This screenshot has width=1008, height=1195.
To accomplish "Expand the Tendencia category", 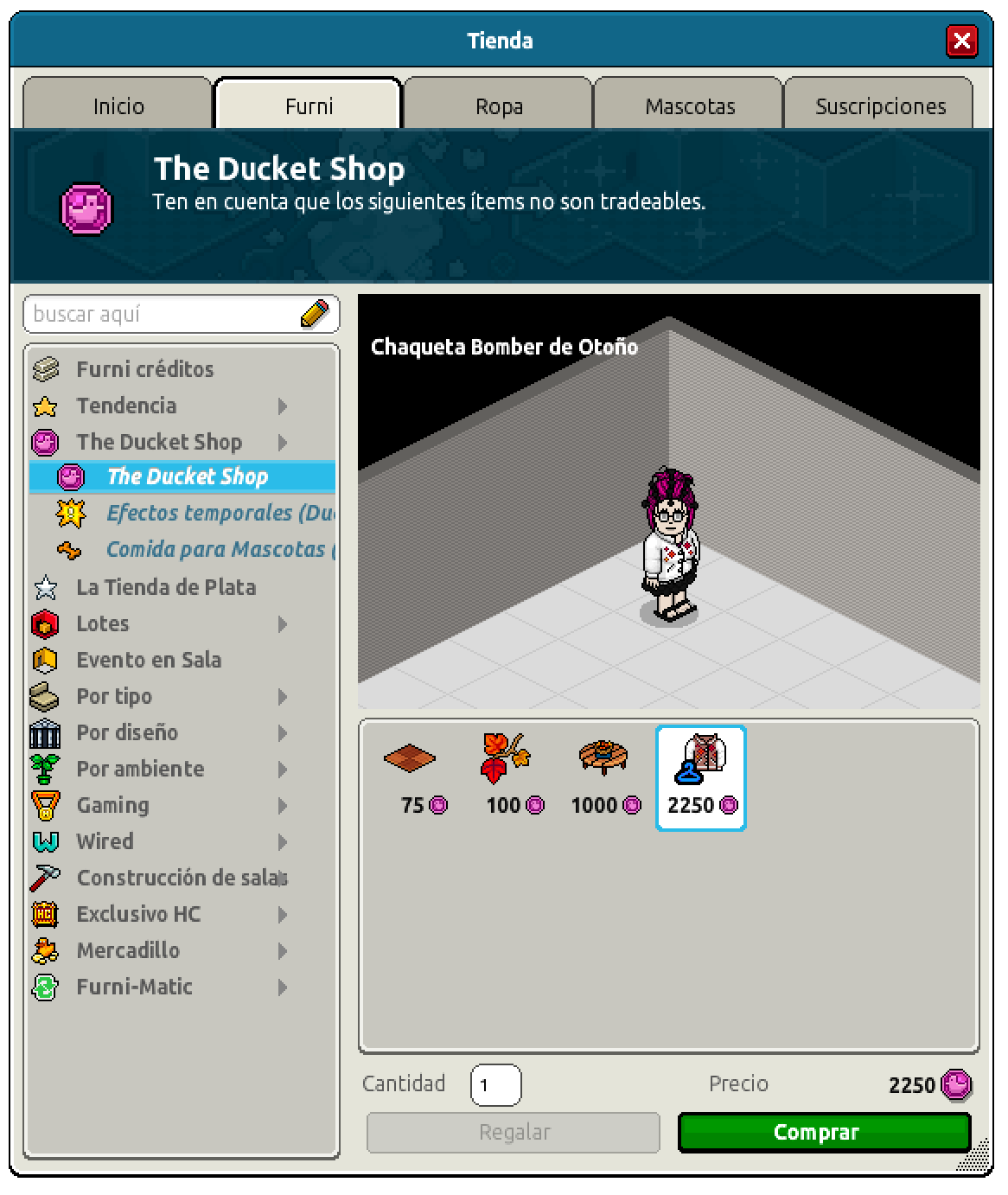I will pyautogui.click(x=126, y=406).
